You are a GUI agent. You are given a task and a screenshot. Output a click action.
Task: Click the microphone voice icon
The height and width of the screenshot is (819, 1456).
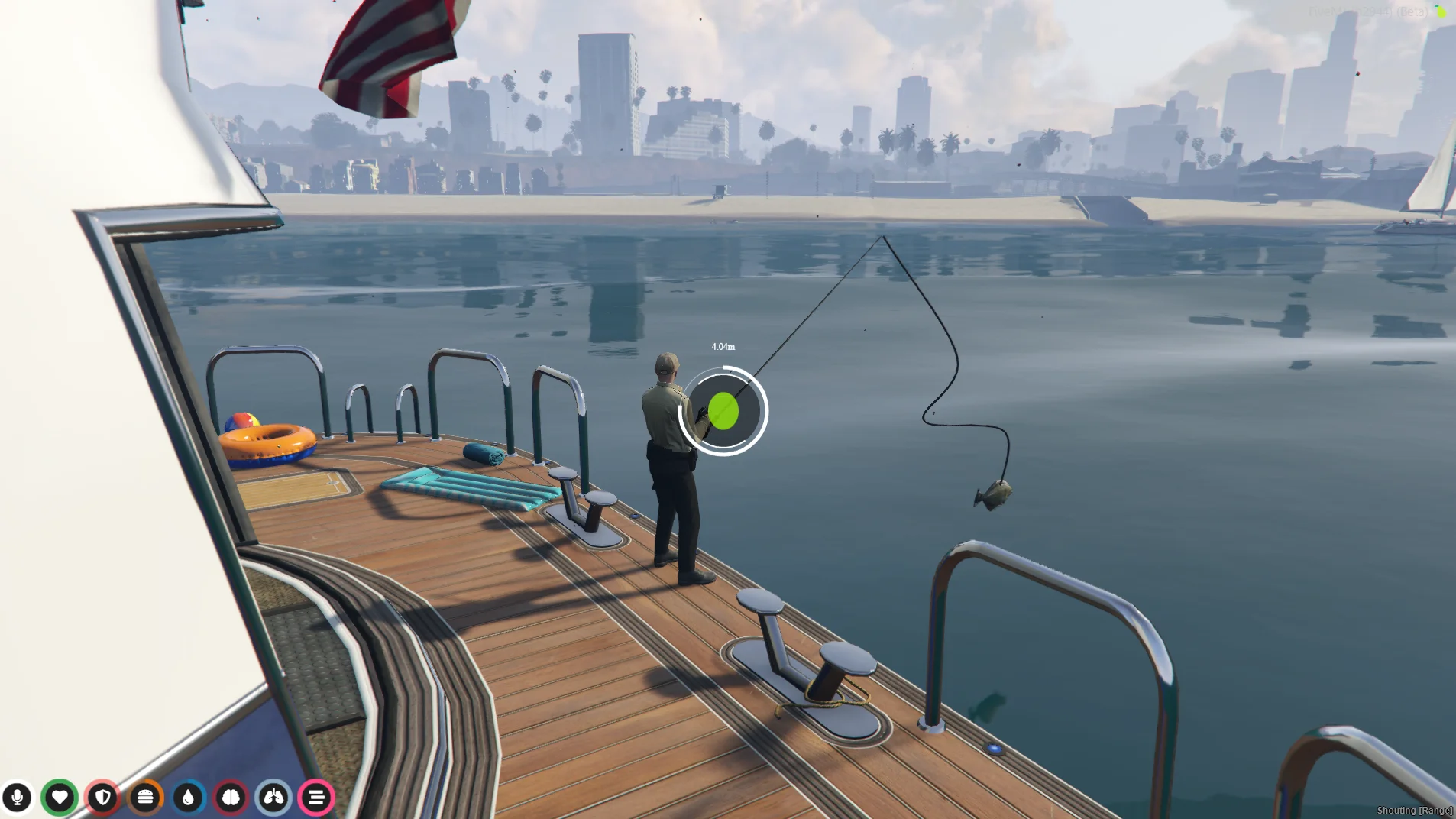point(17,798)
